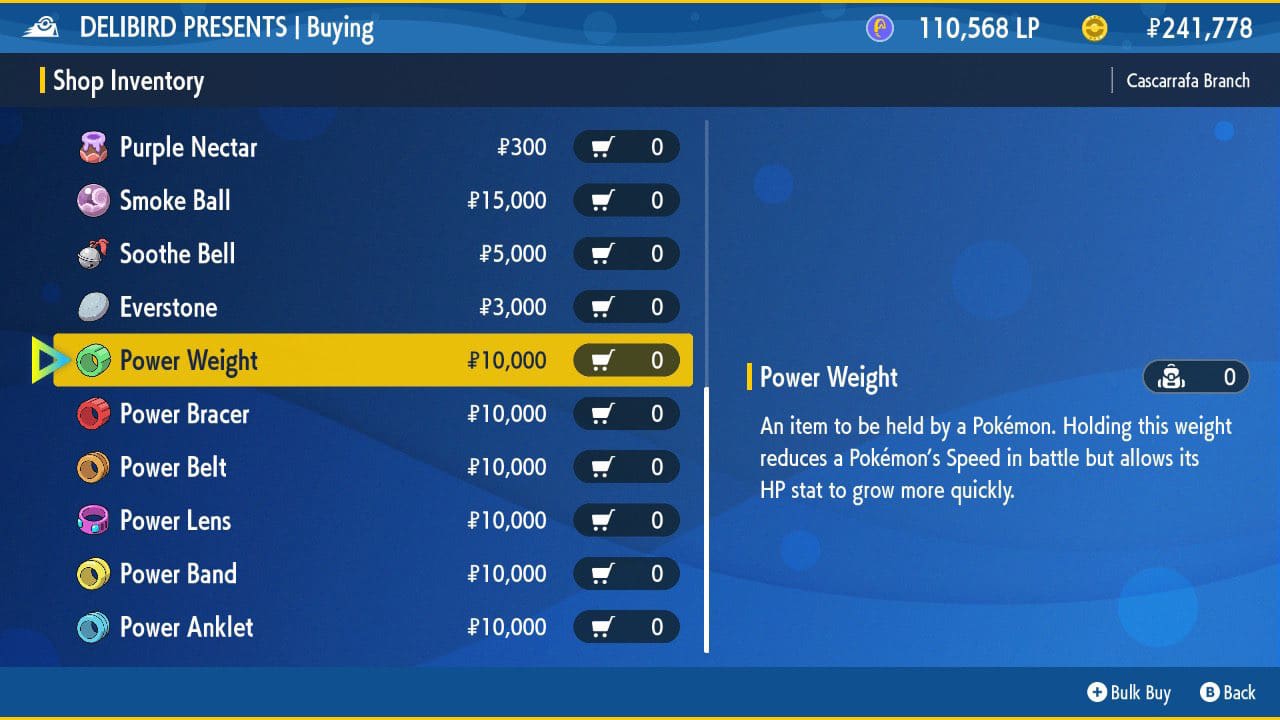Click the Shop Inventory heading
This screenshot has width=1280, height=720.
point(129,81)
